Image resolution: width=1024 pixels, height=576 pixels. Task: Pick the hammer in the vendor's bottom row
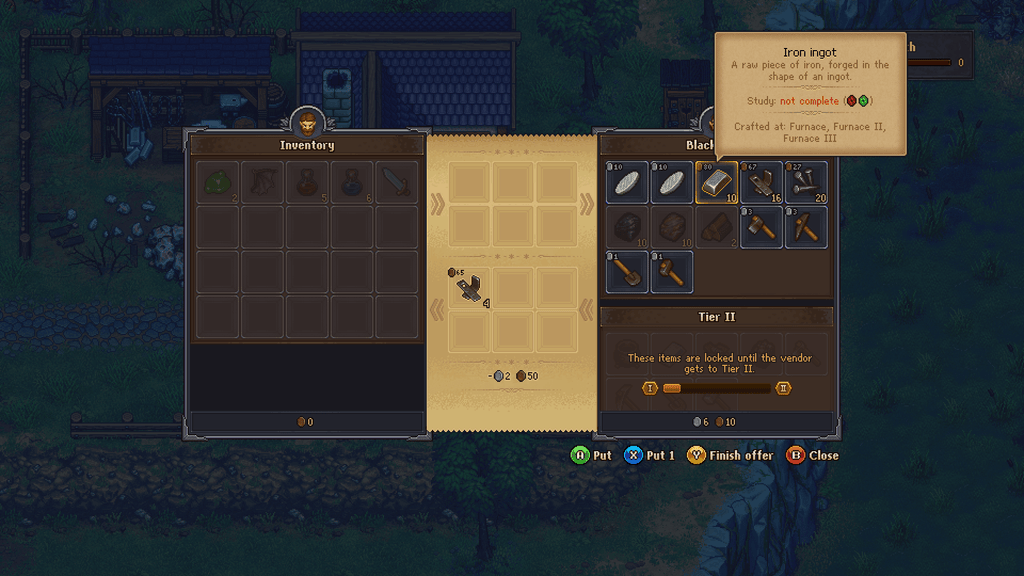click(672, 271)
